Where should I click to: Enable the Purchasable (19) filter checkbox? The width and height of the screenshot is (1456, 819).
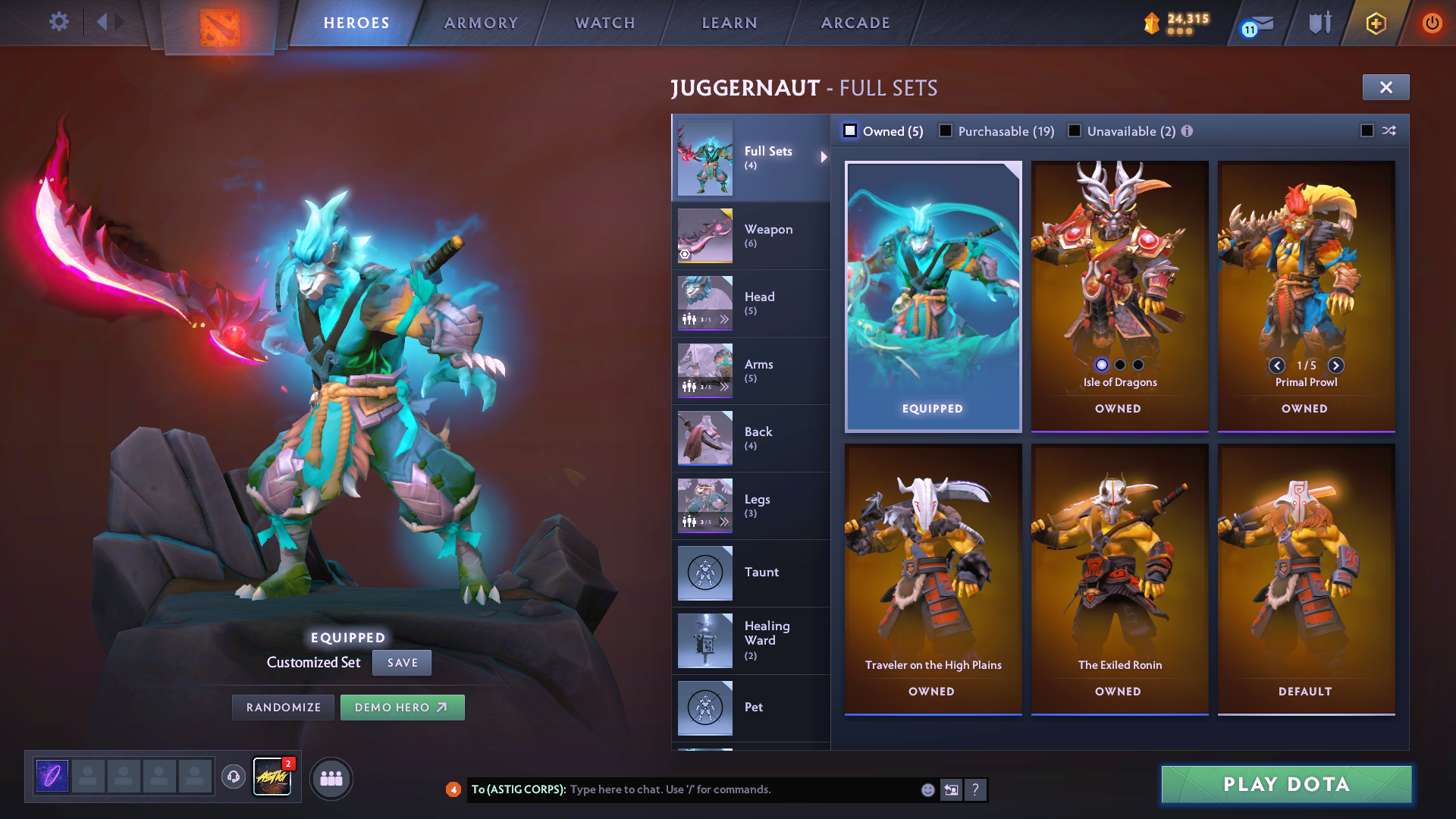tap(946, 130)
